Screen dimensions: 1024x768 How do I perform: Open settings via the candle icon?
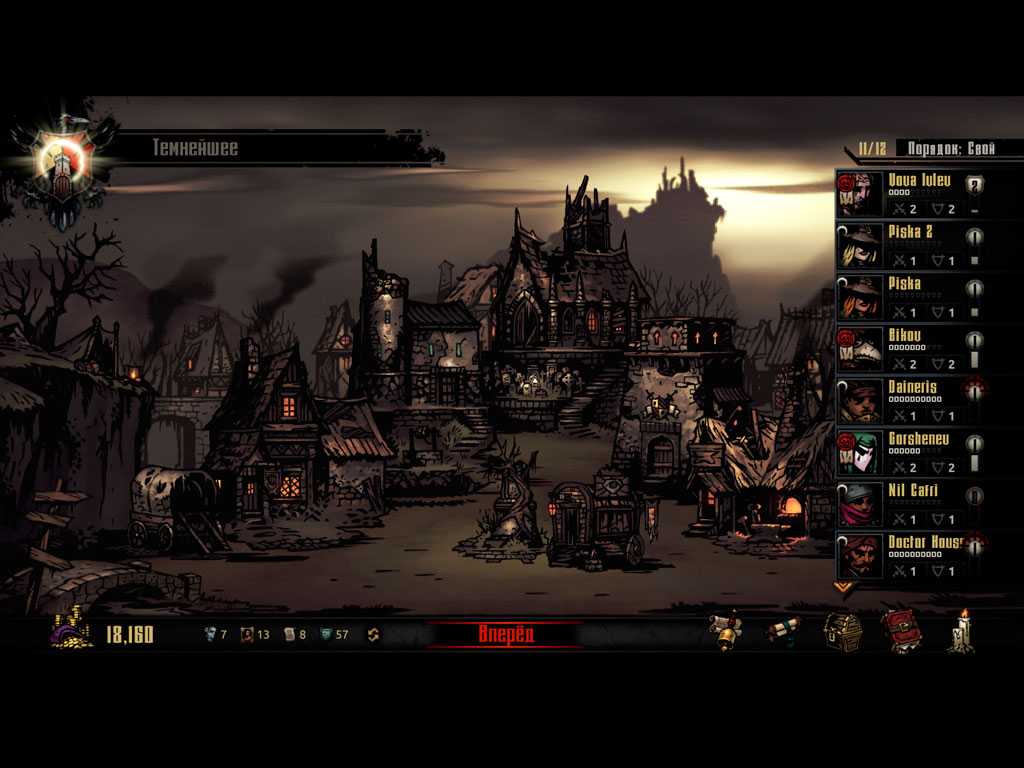961,632
